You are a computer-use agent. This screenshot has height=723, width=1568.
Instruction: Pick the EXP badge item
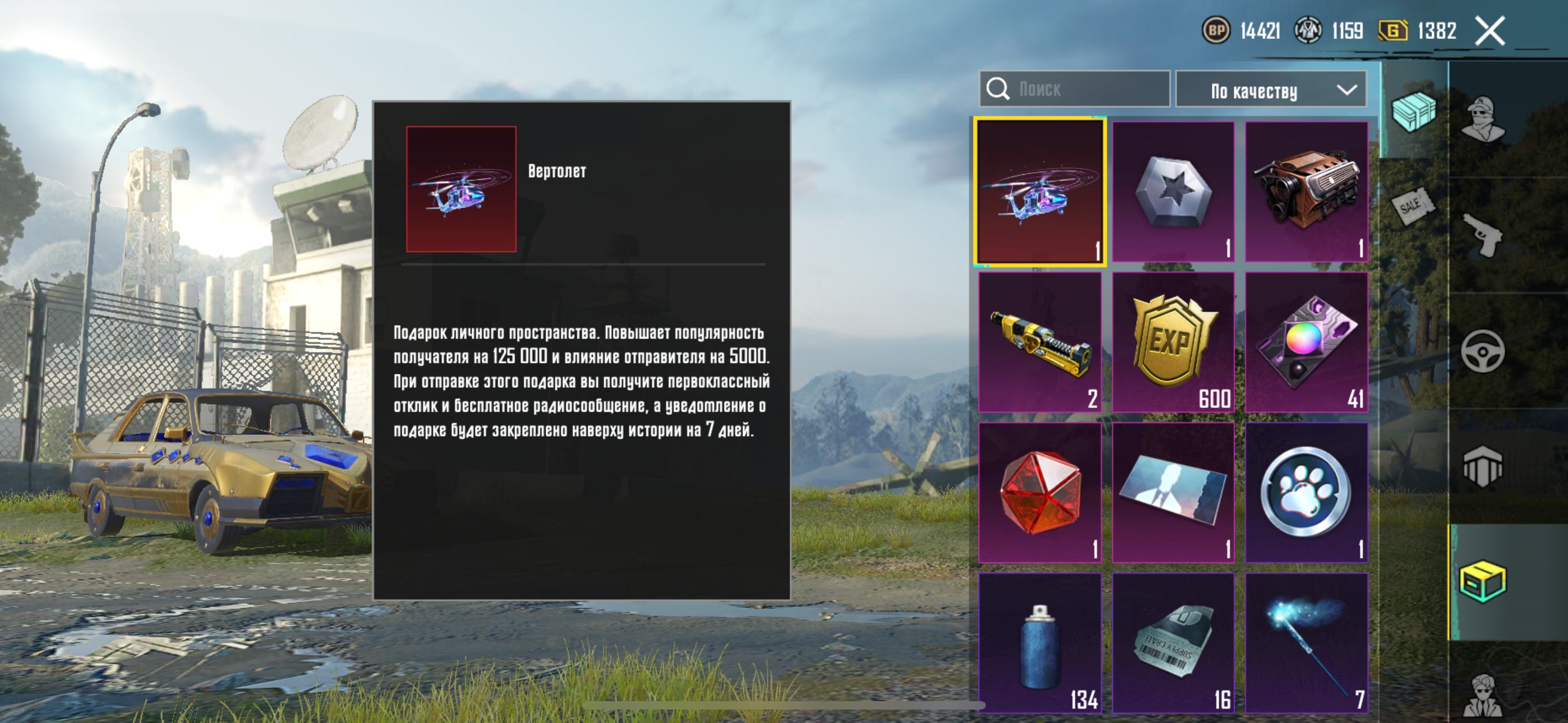pos(1173,342)
